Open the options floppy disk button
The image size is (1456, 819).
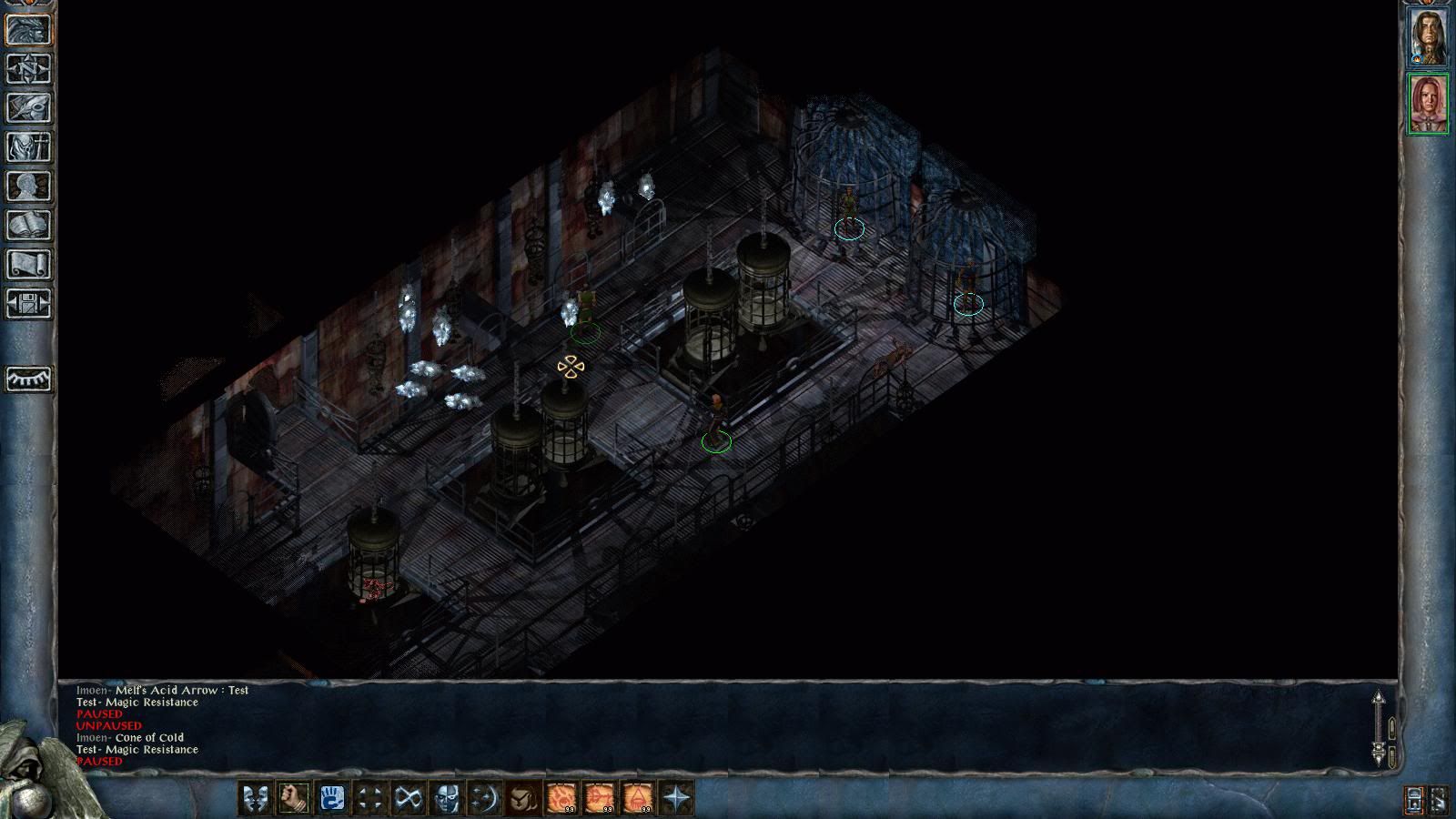pyautogui.click(x=28, y=304)
